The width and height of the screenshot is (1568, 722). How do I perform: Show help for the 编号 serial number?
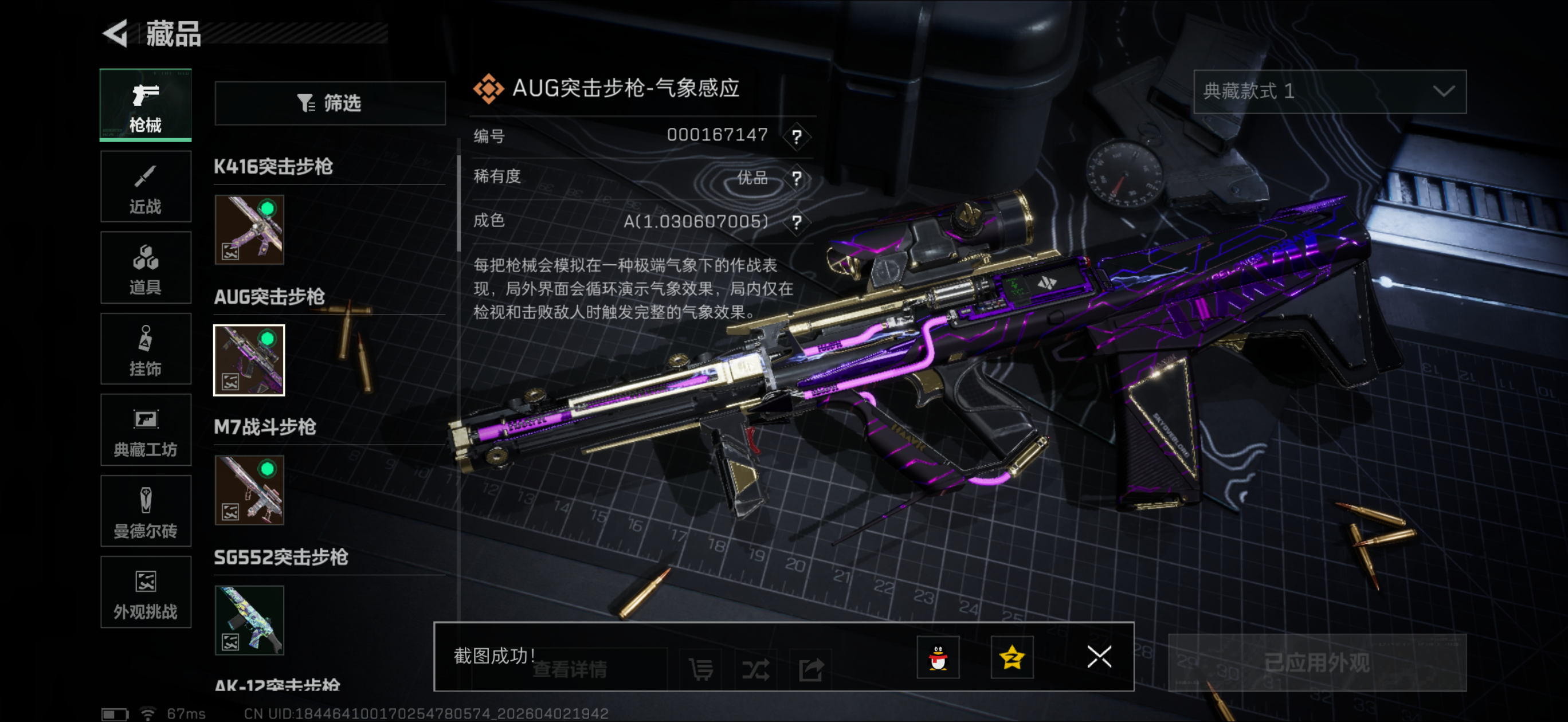[x=796, y=136]
